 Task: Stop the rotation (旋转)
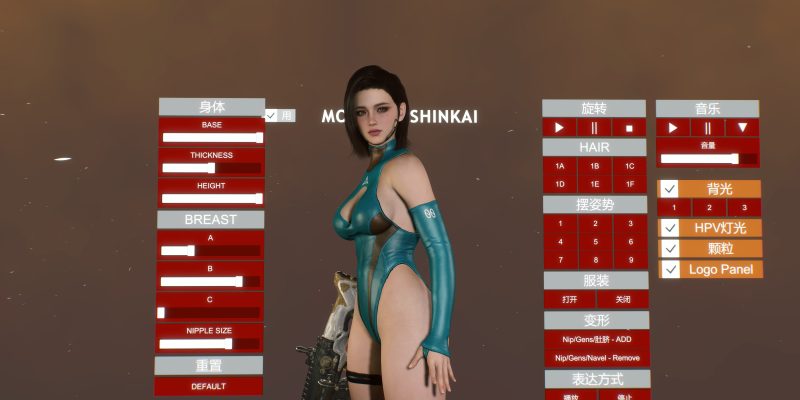click(629, 128)
